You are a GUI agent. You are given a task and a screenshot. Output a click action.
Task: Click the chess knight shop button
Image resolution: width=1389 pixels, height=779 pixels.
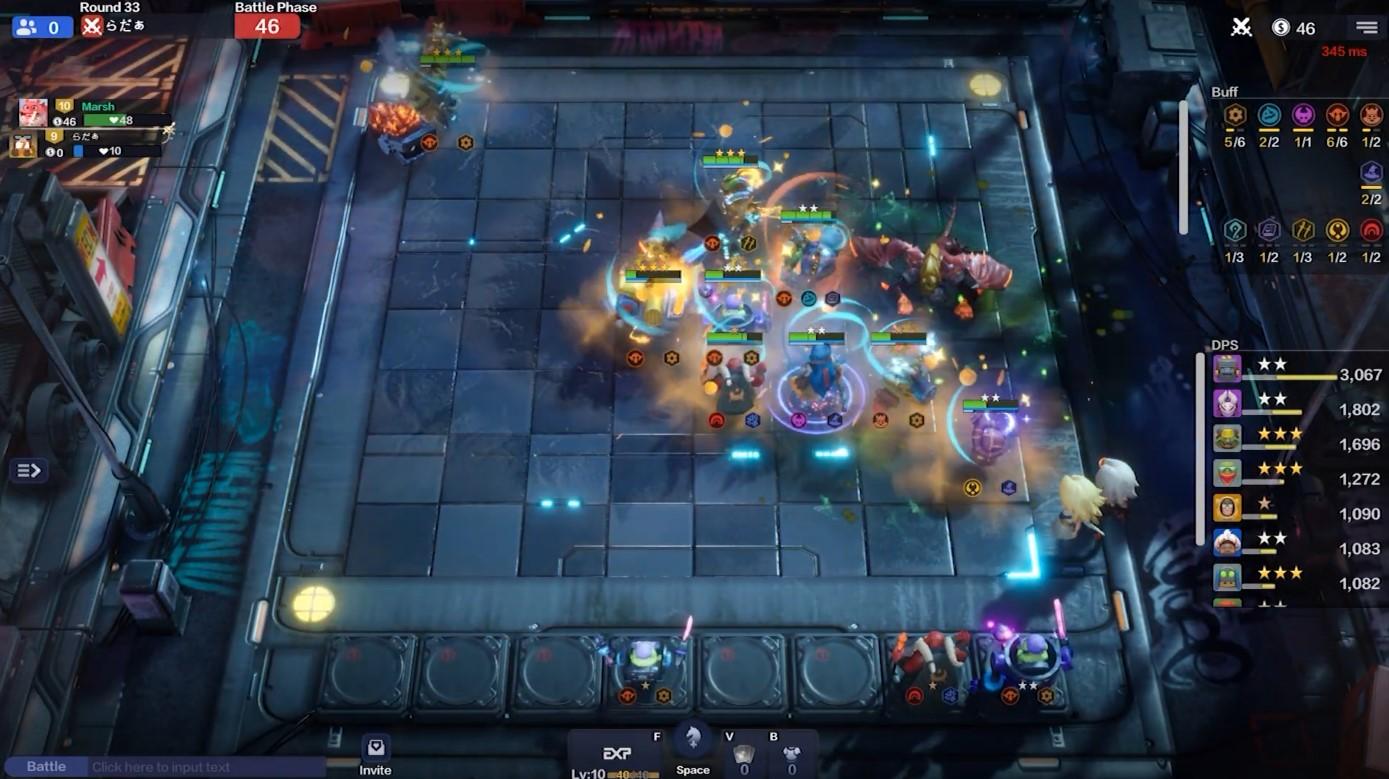[692, 745]
